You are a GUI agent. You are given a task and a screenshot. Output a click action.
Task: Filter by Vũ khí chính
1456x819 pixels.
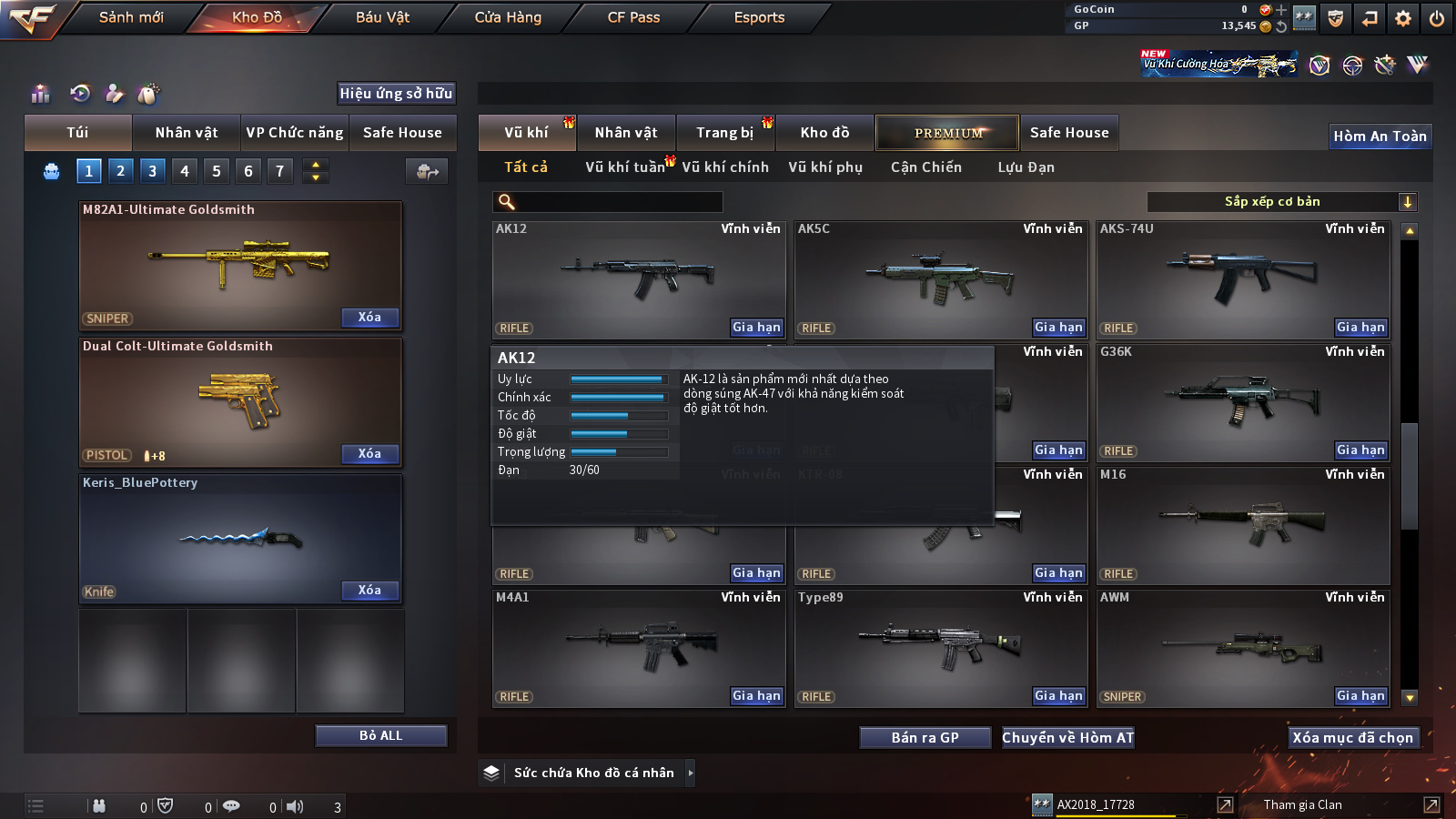[x=725, y=167]
